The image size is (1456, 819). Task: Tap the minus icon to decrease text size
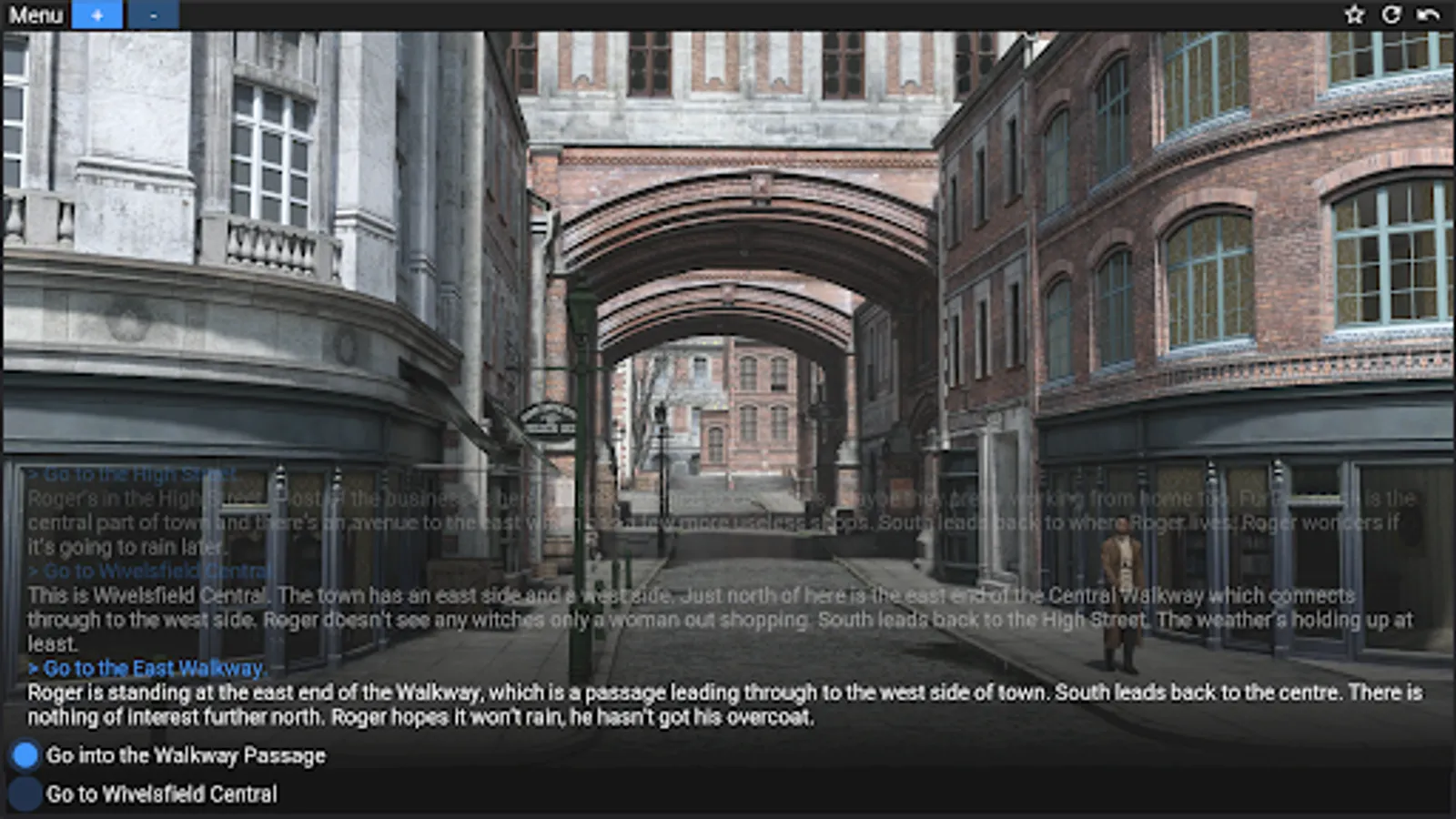coord(154,15)
